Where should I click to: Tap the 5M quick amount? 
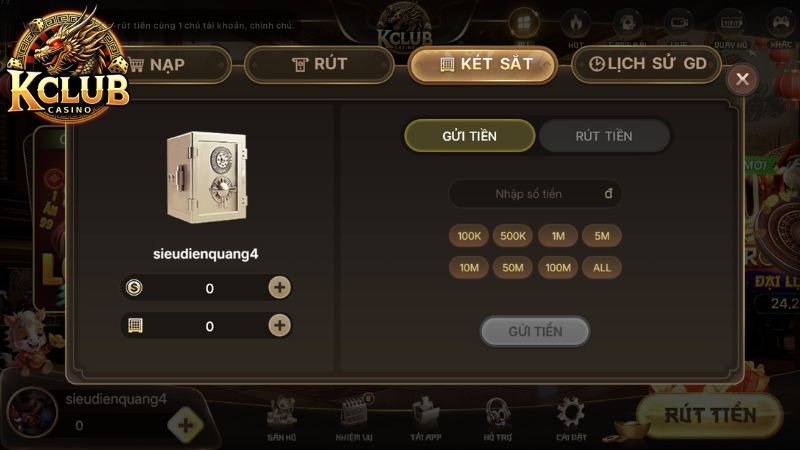tap(602, 236)
